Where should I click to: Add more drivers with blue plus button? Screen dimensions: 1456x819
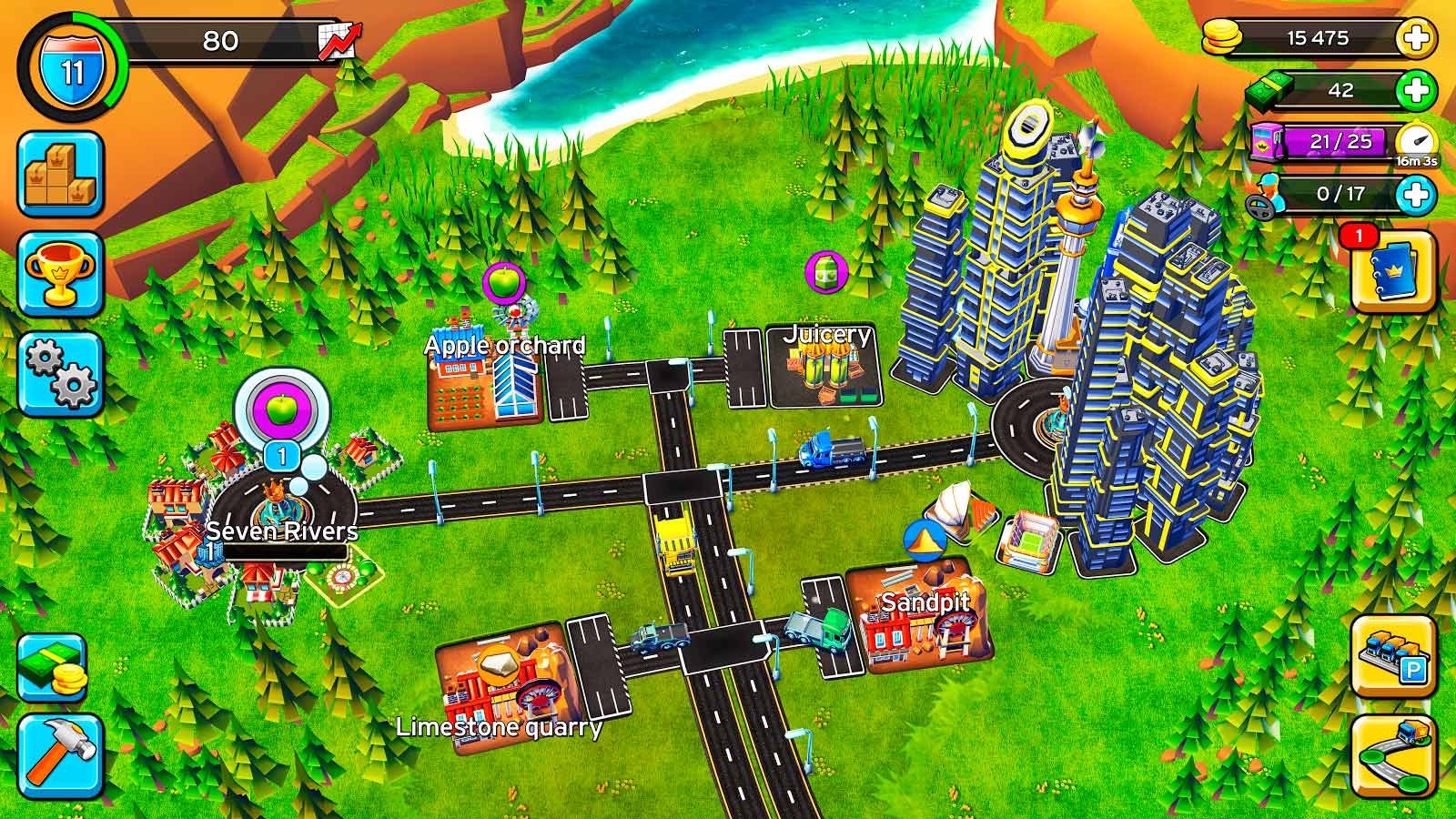1416,194
